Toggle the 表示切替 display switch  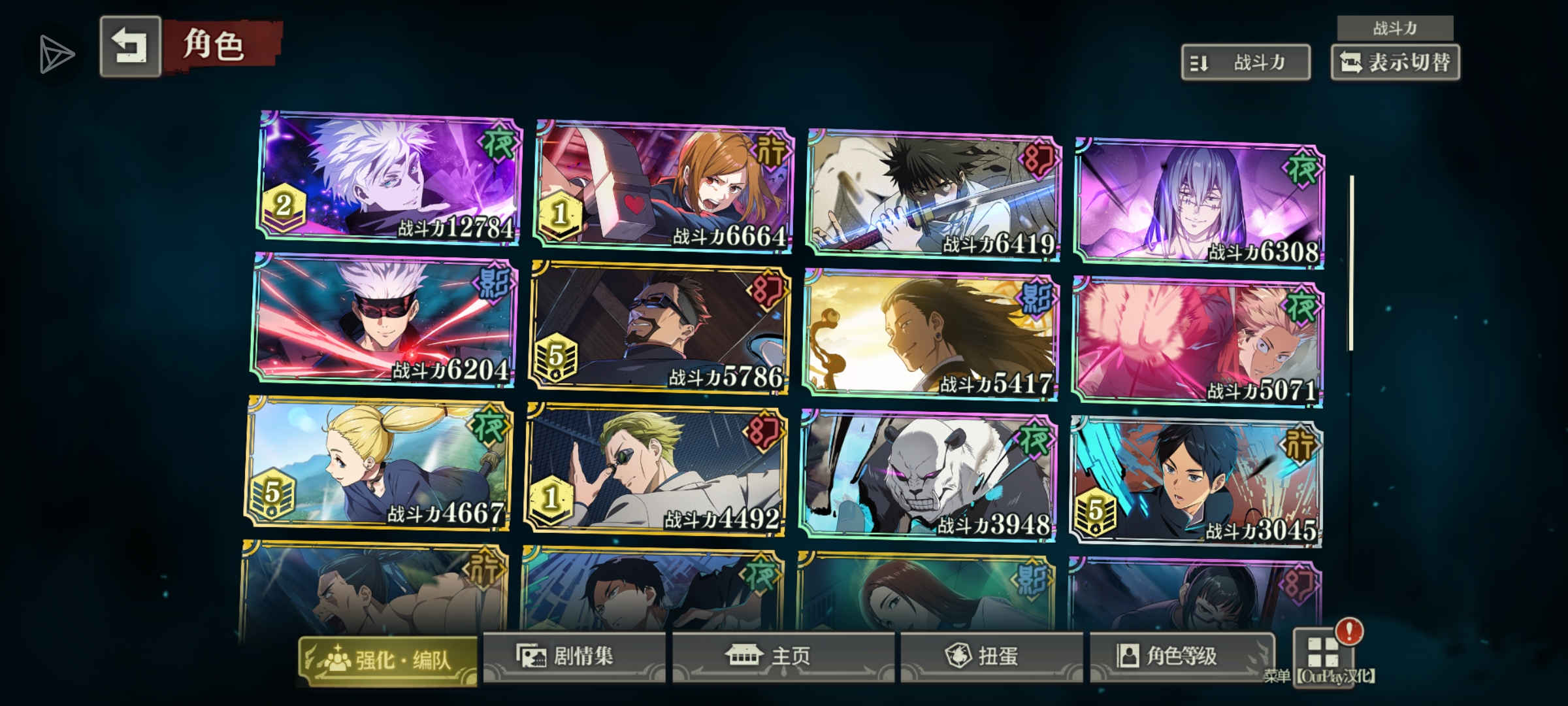(x=1395, y=63)
